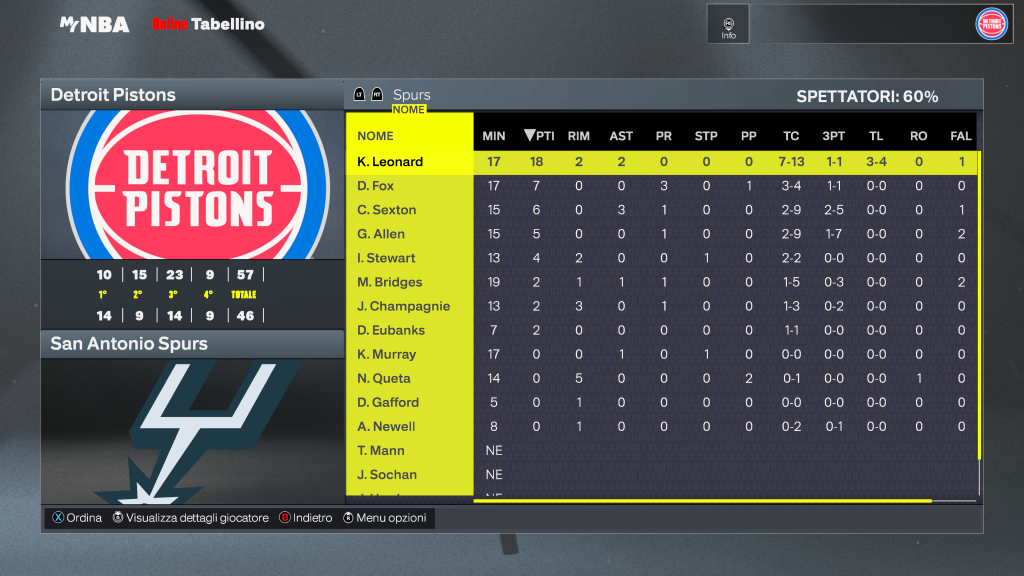Select T. Mann's row
The height and width of the screenshot is (576, 1024).
(x=382, y=450)
